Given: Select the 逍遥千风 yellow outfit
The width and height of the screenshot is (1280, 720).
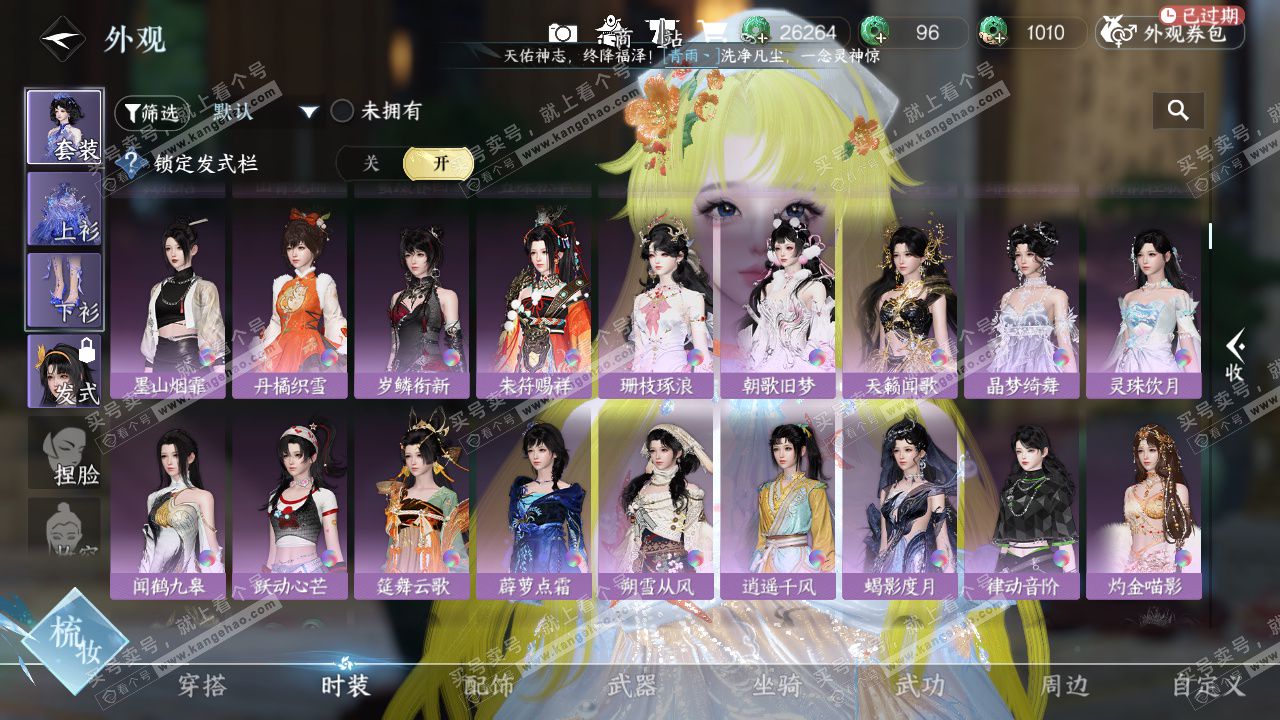Looking at the screenshot, I should point(778,500).
